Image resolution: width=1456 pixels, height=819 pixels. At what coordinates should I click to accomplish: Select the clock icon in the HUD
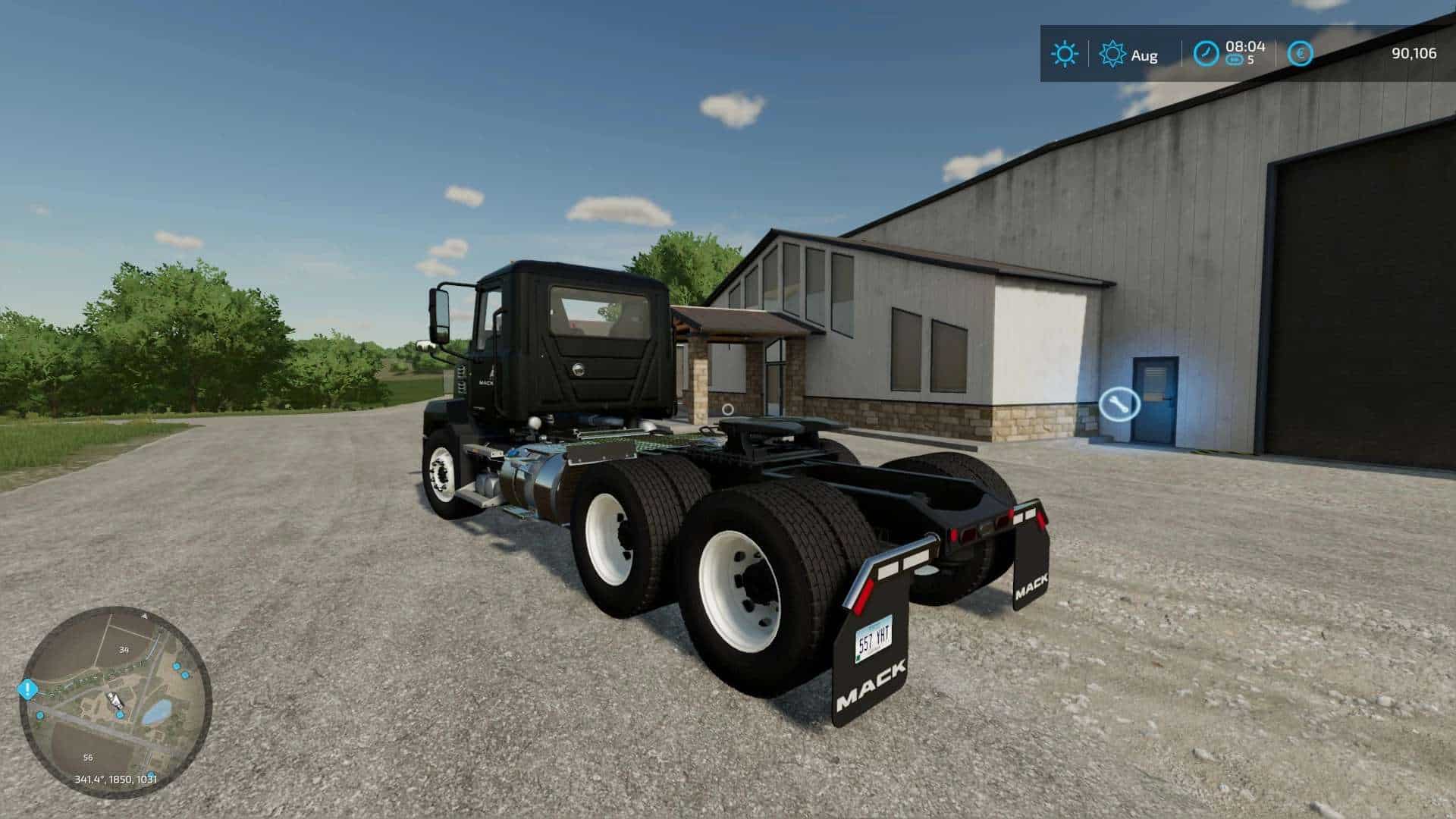[1206, 53]
